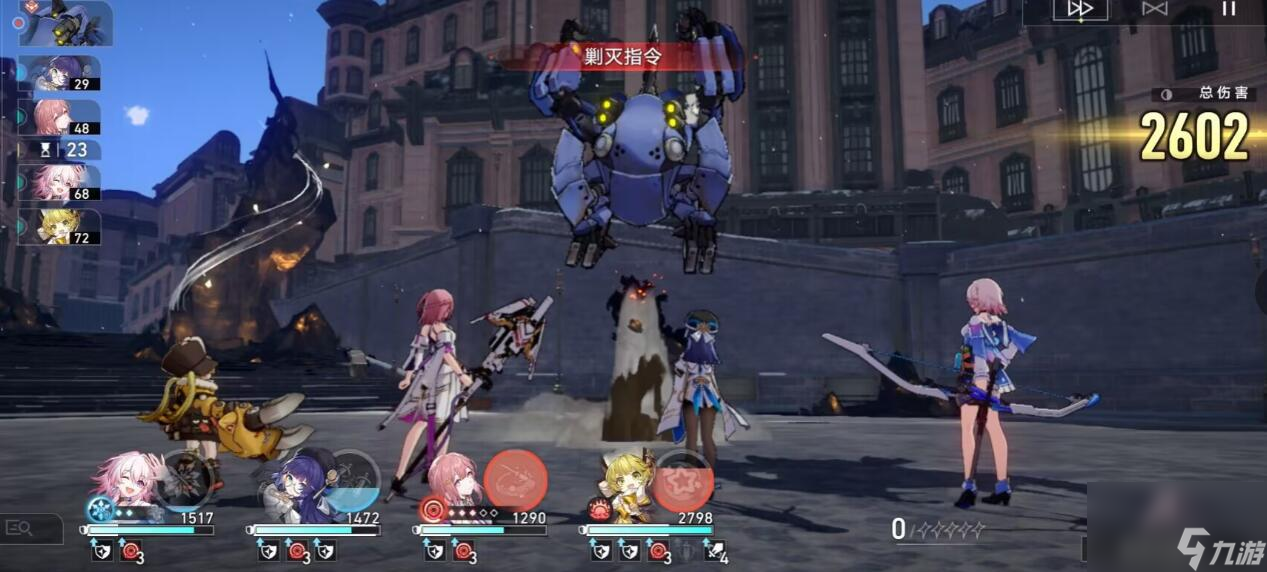The width and height of the screenshot is (1267, 572).
Task: Activate the blonde character's red star ultimate
Action: click(684, 481)
